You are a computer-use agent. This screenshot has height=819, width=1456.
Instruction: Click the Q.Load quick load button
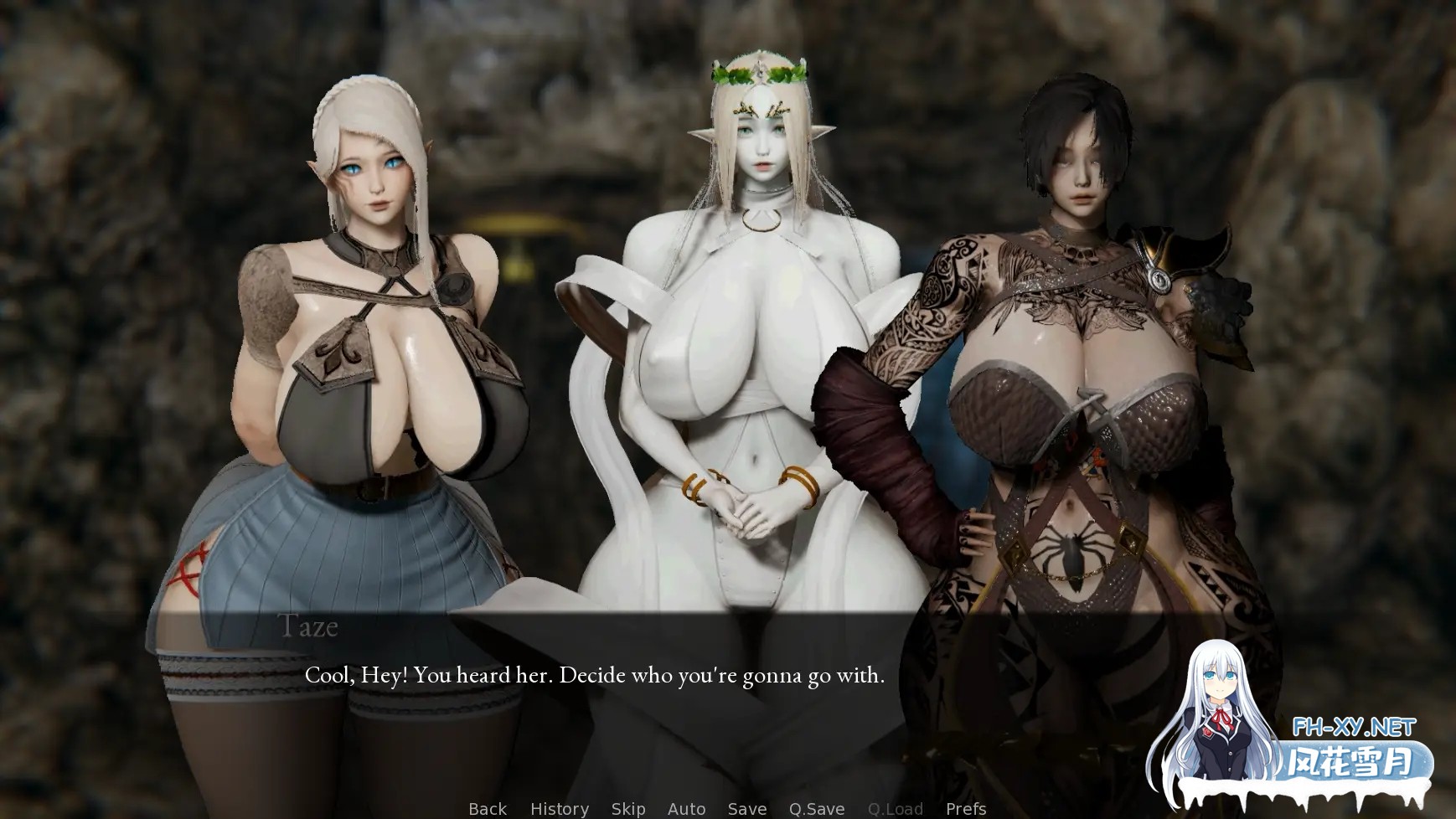[x=895, y=808]
